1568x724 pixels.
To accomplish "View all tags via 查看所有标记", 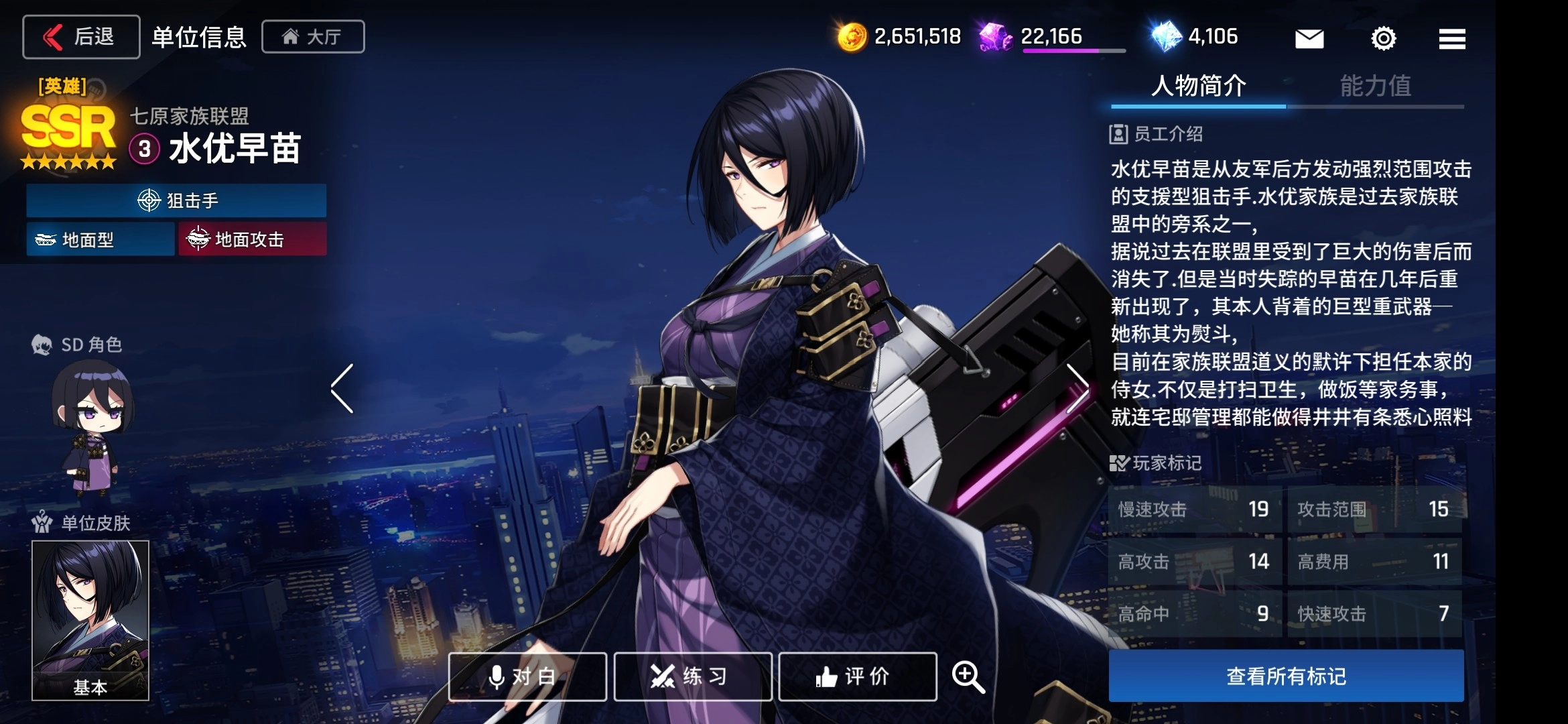I will (1286, 676).
